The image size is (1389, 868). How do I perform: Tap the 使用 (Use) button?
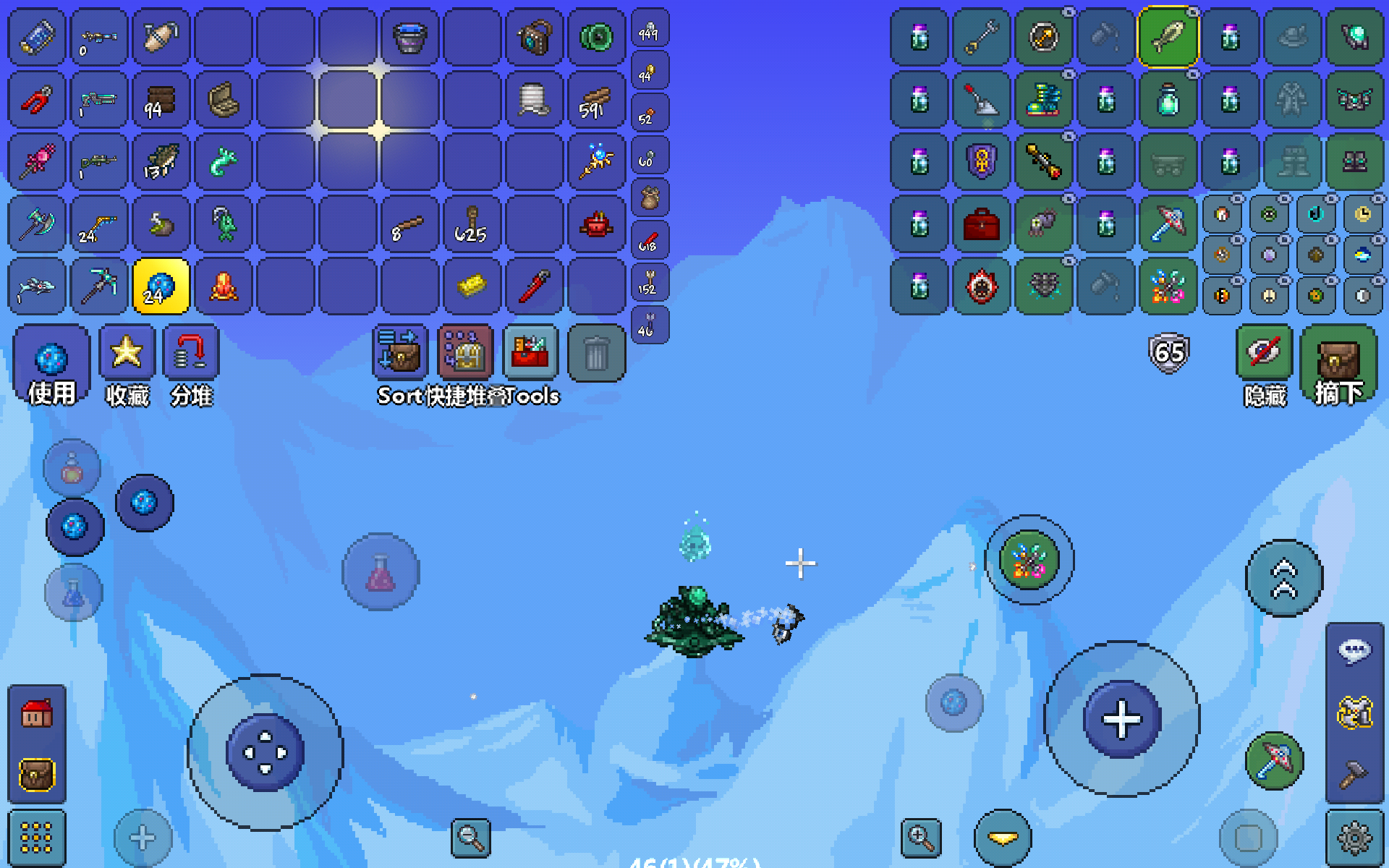tap(51, 364)
